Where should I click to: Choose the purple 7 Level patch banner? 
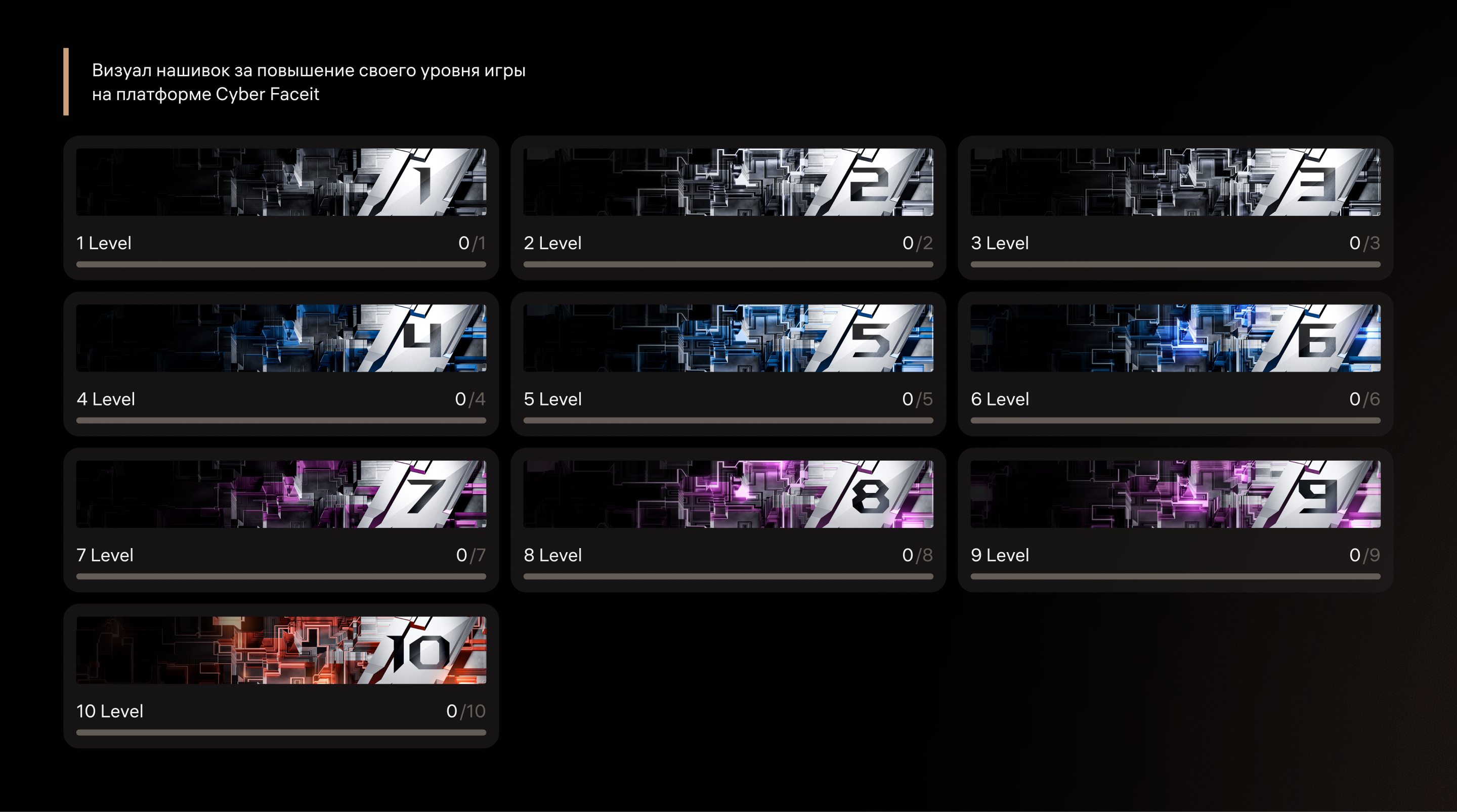(x=281, y=494)
